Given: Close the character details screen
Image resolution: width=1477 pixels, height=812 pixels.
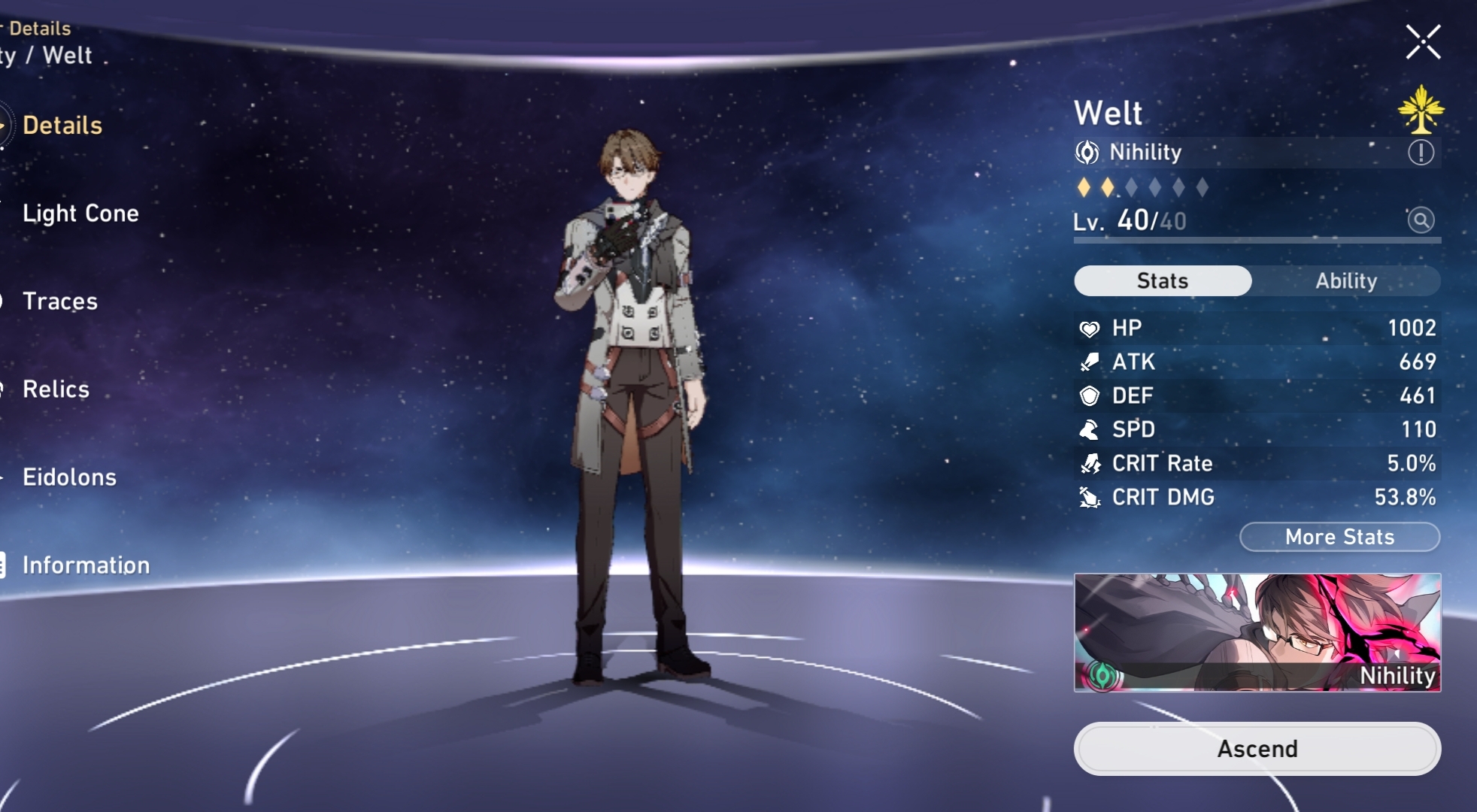Looking at the screenshot, I should (1423, 42).
